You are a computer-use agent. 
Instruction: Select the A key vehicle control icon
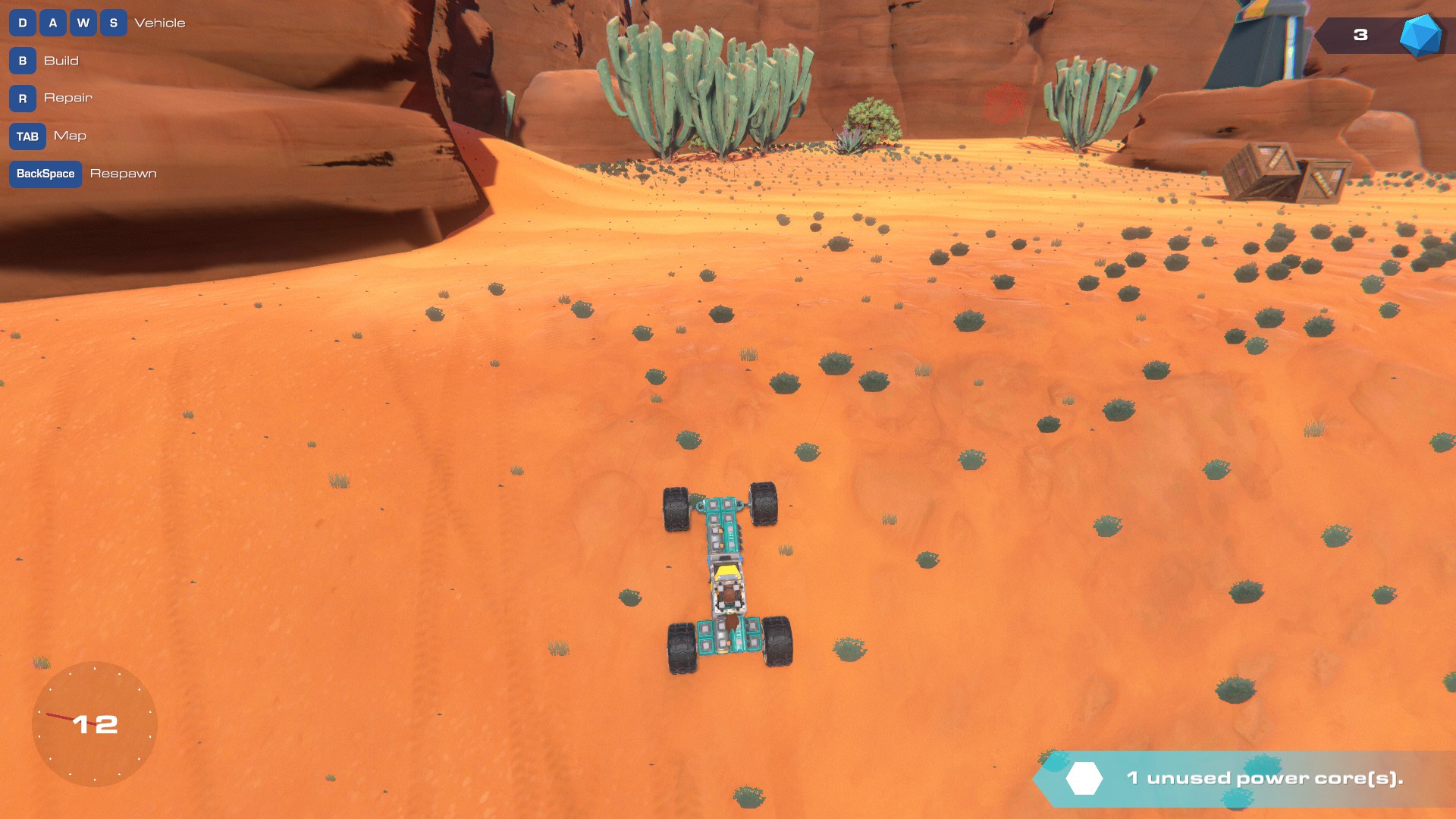(x=53, y=23)
